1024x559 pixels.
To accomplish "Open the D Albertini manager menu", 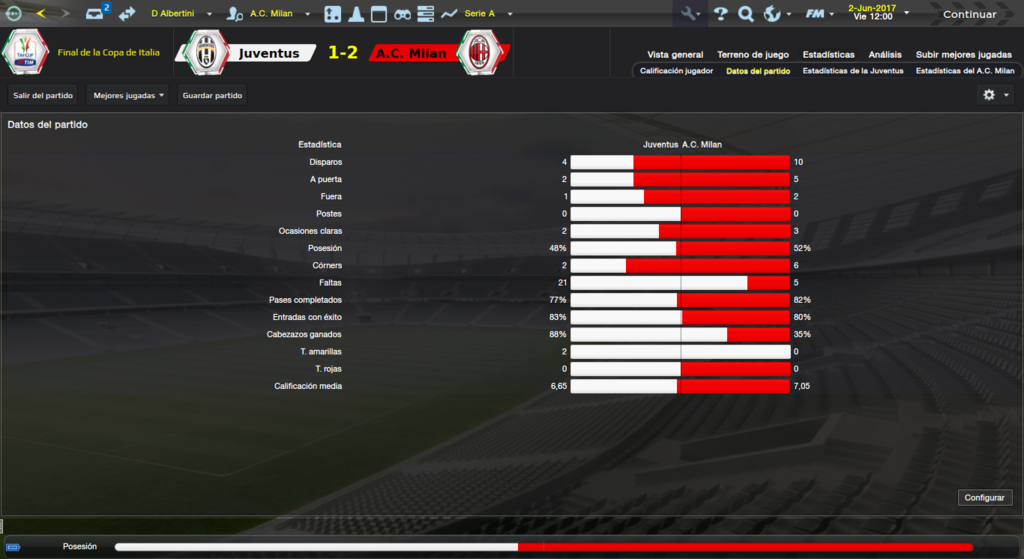I will point(181,14).
